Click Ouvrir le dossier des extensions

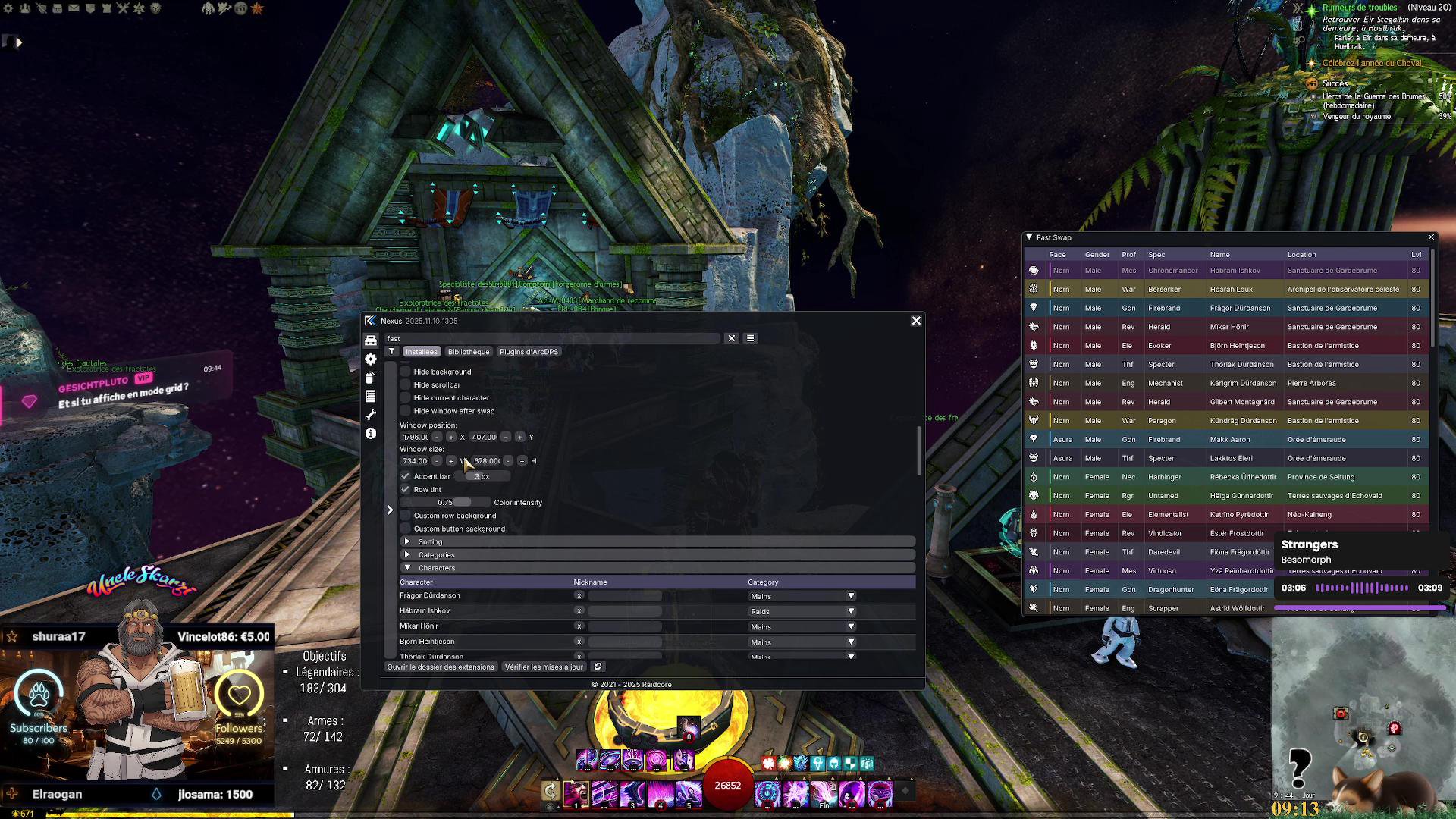click(x=441, y=667)
